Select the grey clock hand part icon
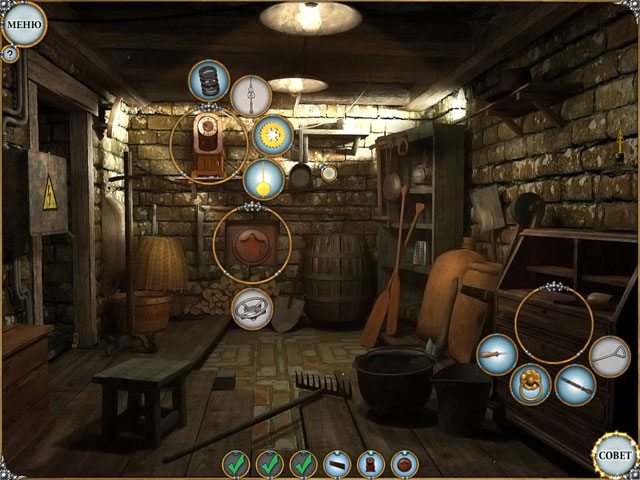640x480 pixels. [251, 96]
